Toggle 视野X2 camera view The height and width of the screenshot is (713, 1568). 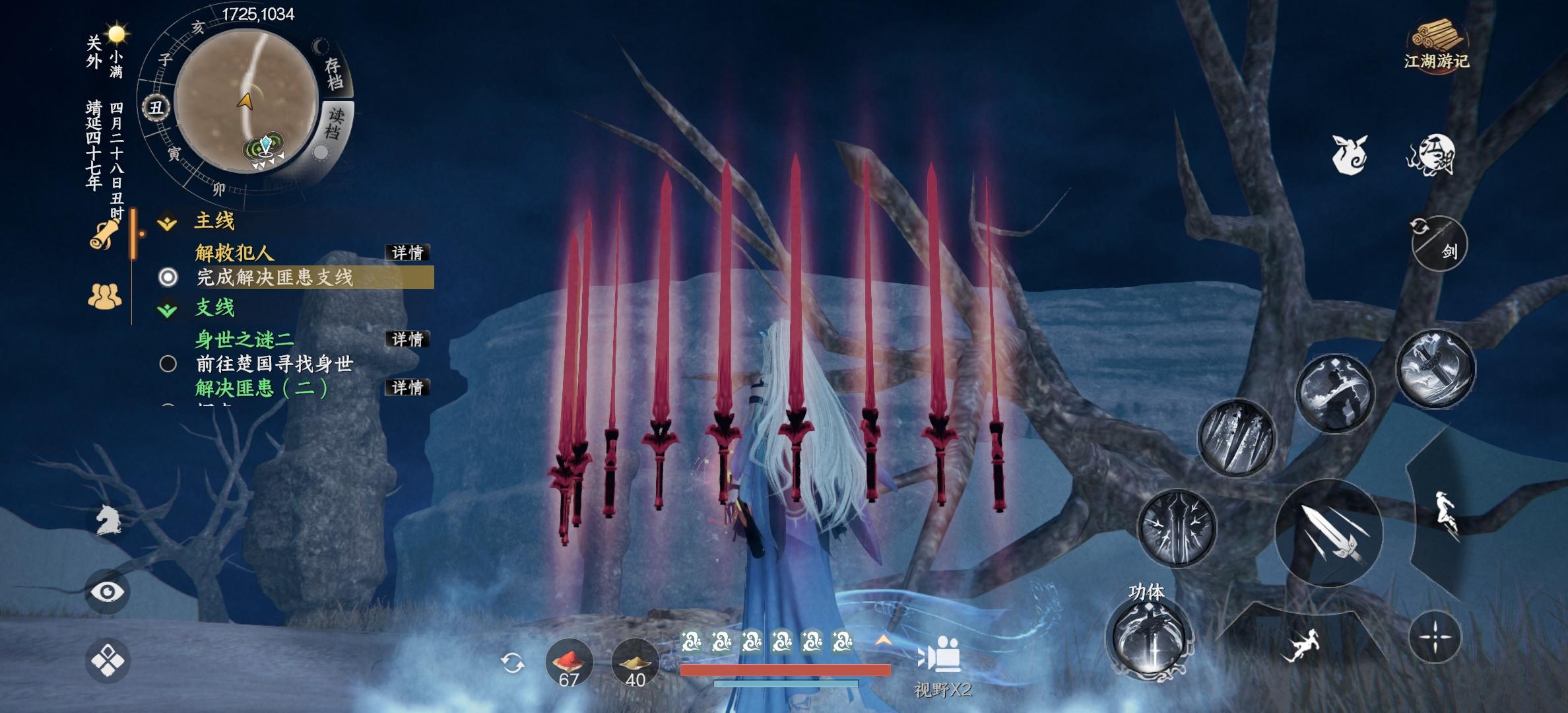coord(942,667)
